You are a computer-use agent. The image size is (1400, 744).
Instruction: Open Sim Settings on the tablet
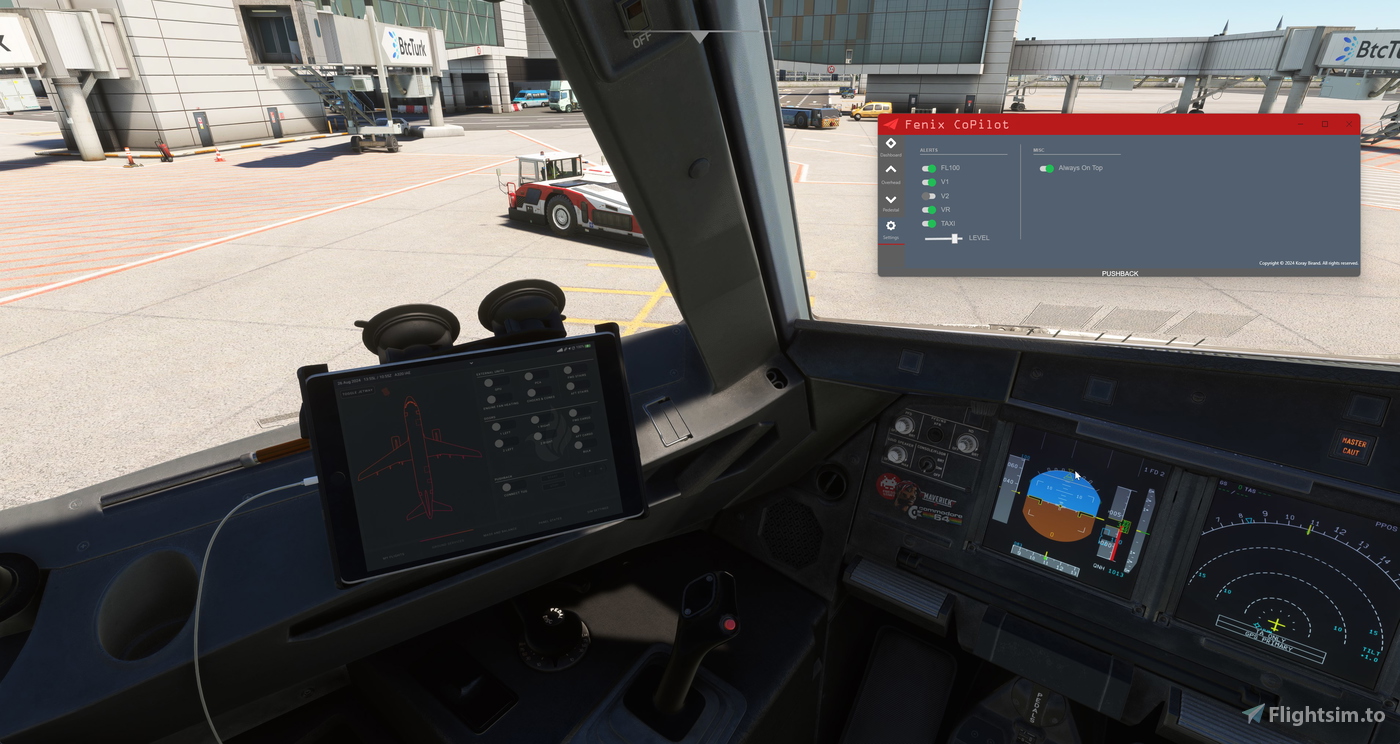tap(597, 511)
